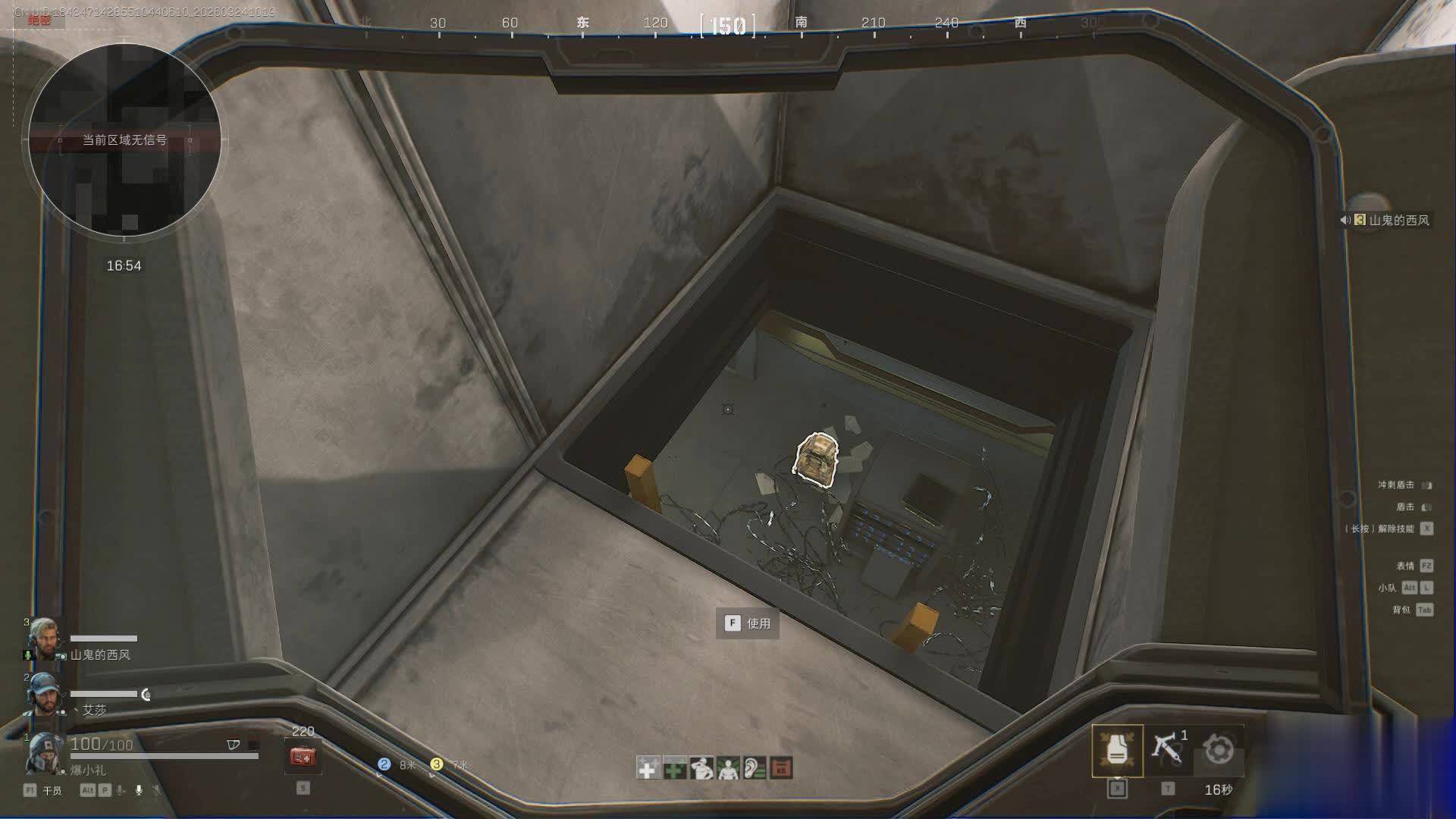Viewport: 1456px width, 819px height.
Task: Click the red KG weight status icon
Action: click(781, 768)
